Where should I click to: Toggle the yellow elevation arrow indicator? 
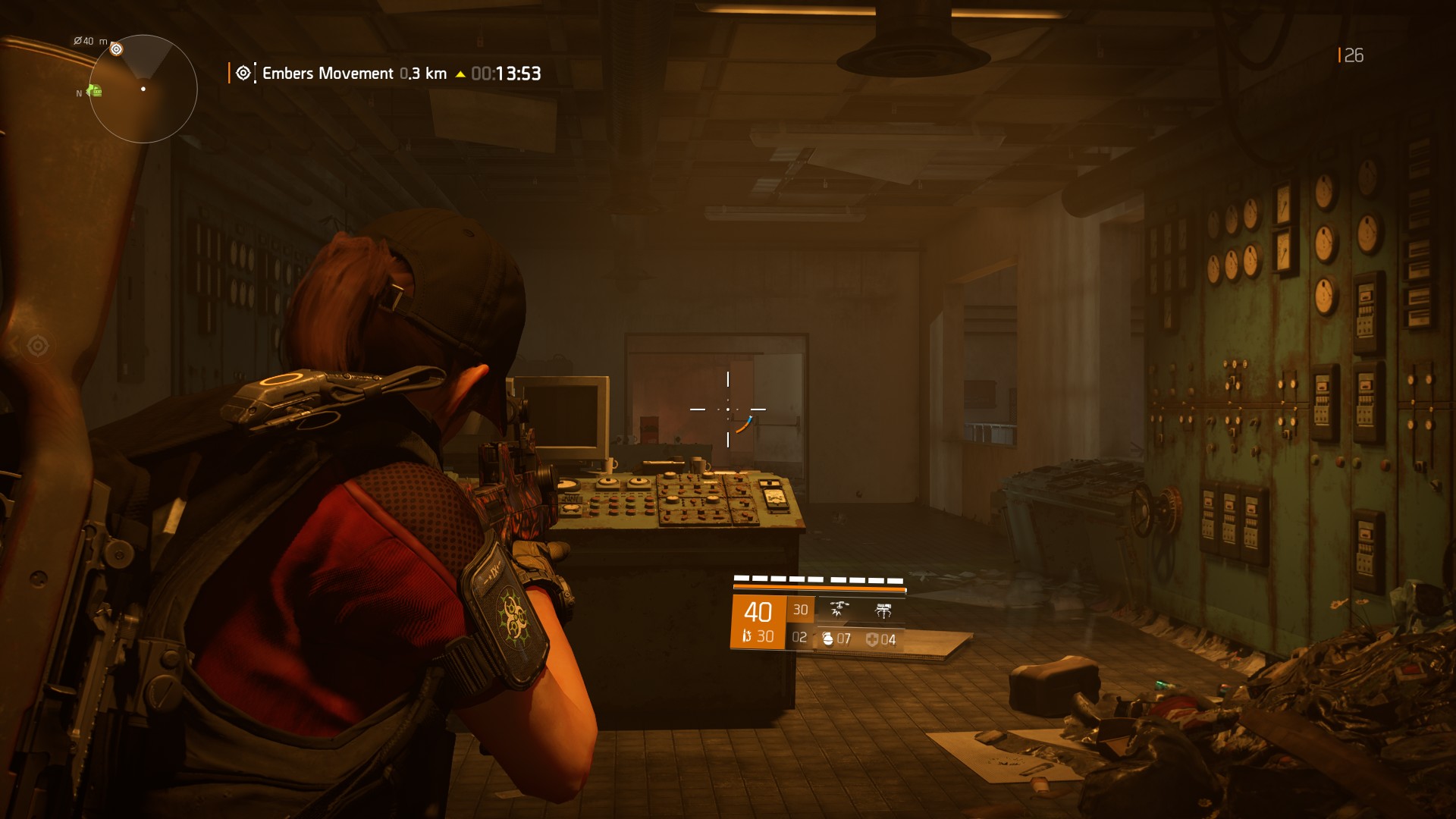459,74
